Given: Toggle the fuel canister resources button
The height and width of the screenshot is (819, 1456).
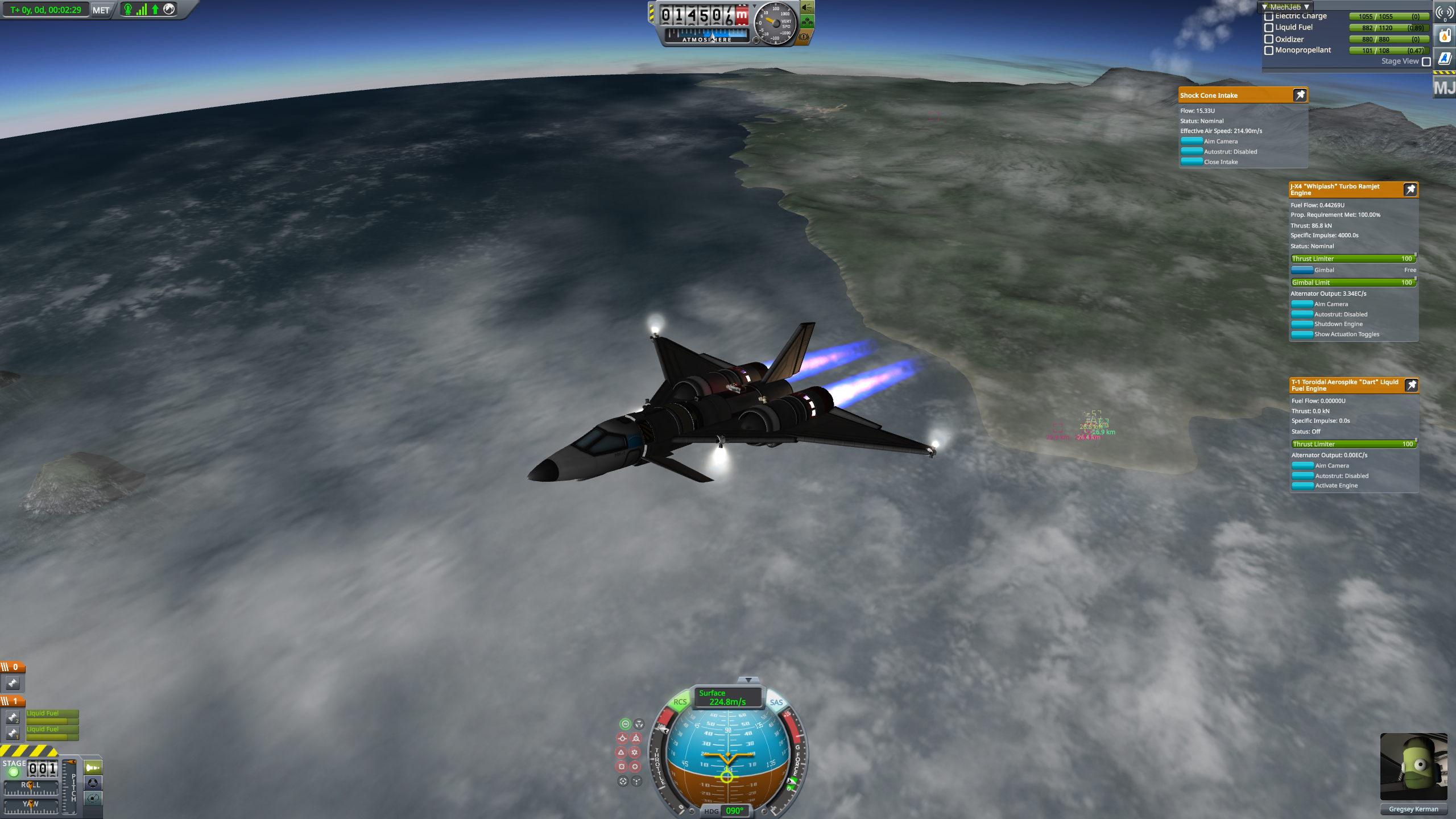Looking at the screenshot, I should click(1444, 36).
